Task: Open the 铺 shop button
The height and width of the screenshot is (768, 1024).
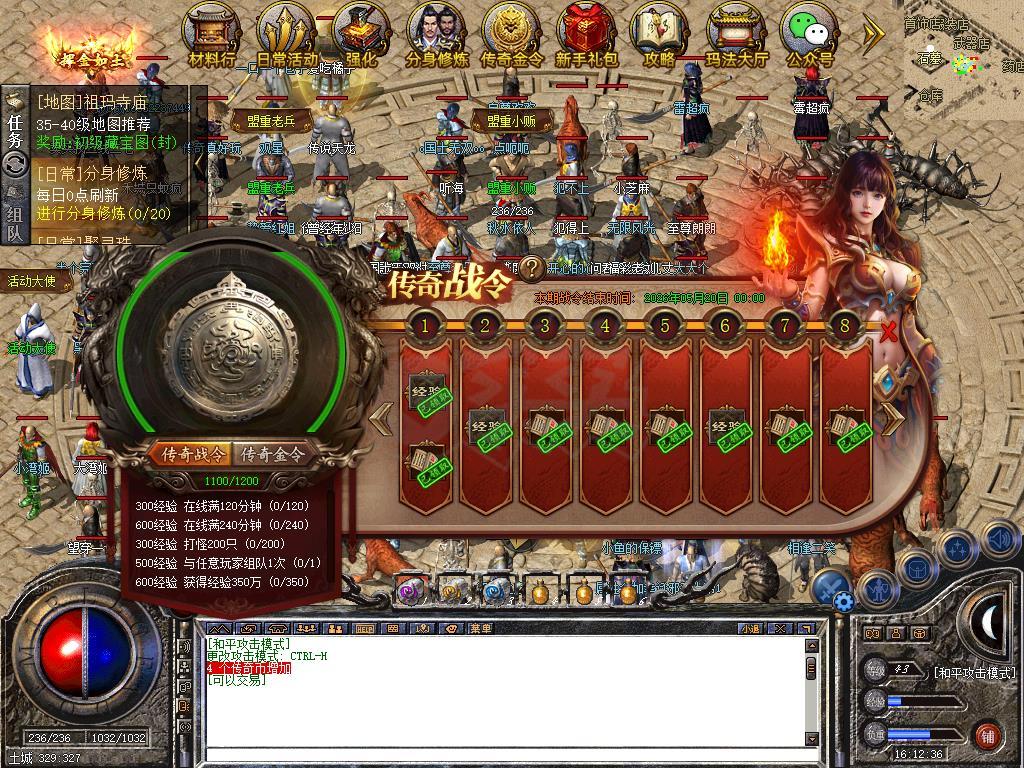Action: (987, 735)
